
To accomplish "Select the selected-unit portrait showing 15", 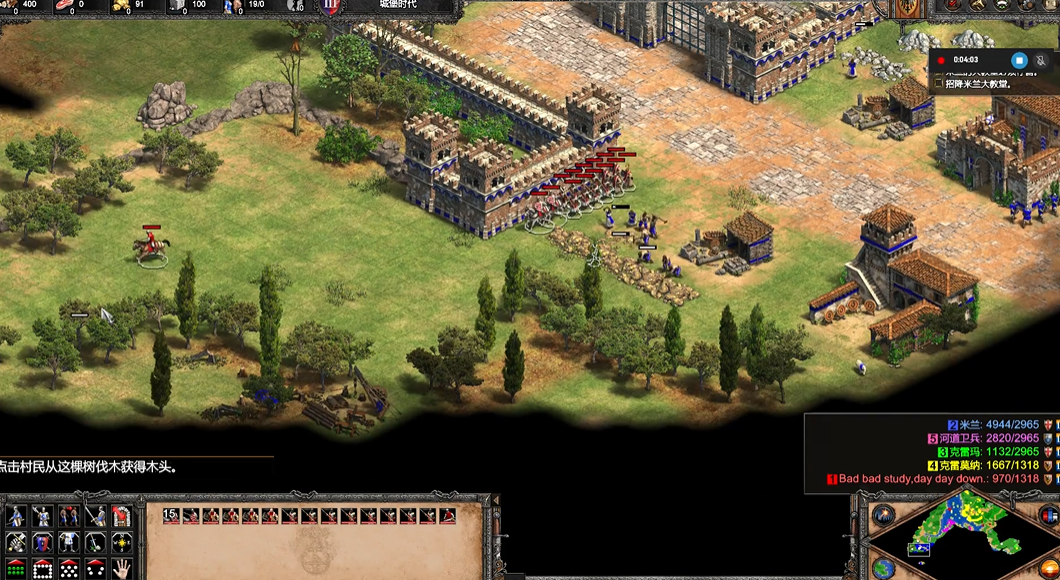I will pos(172,516).
